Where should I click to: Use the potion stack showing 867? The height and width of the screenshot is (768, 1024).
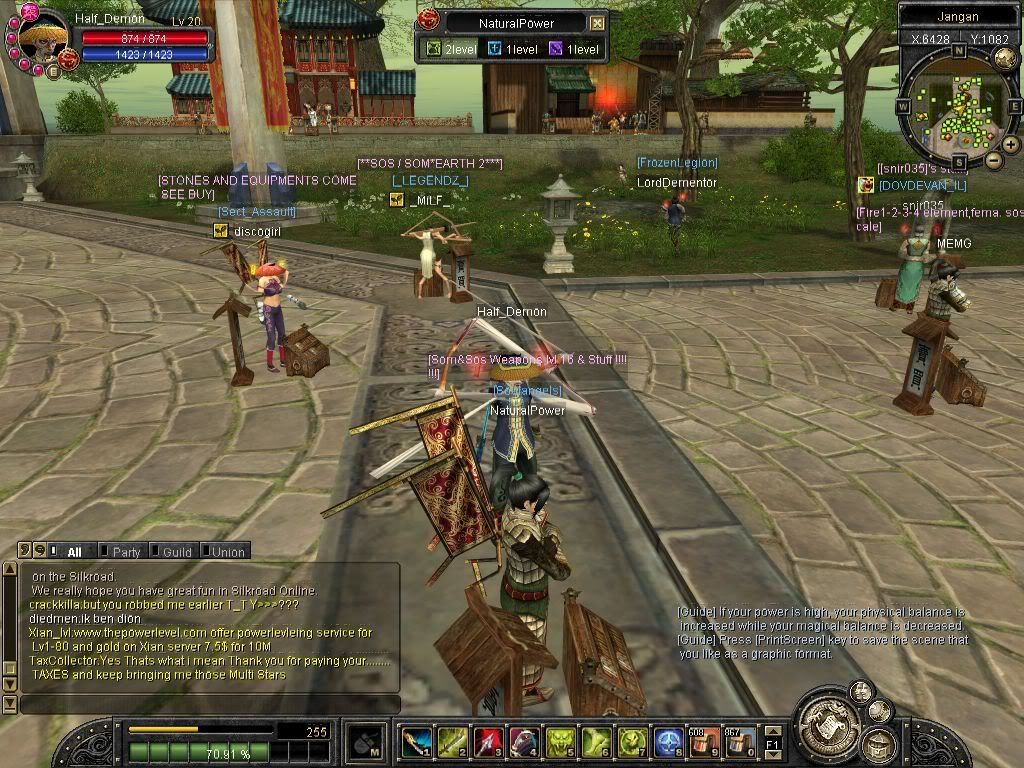point(740,742)
